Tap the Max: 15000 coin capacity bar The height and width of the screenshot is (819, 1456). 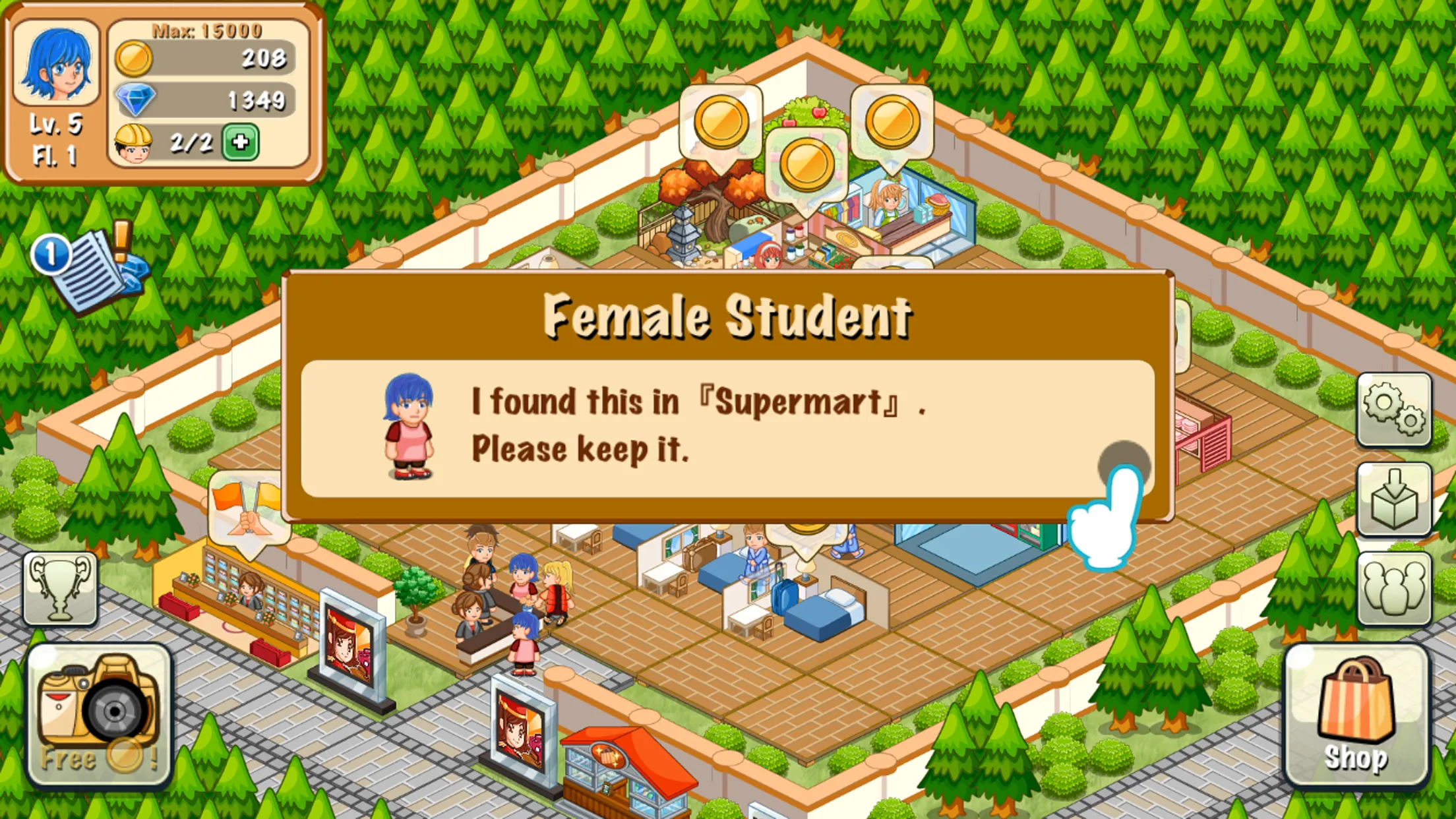[x=206, y=30]
